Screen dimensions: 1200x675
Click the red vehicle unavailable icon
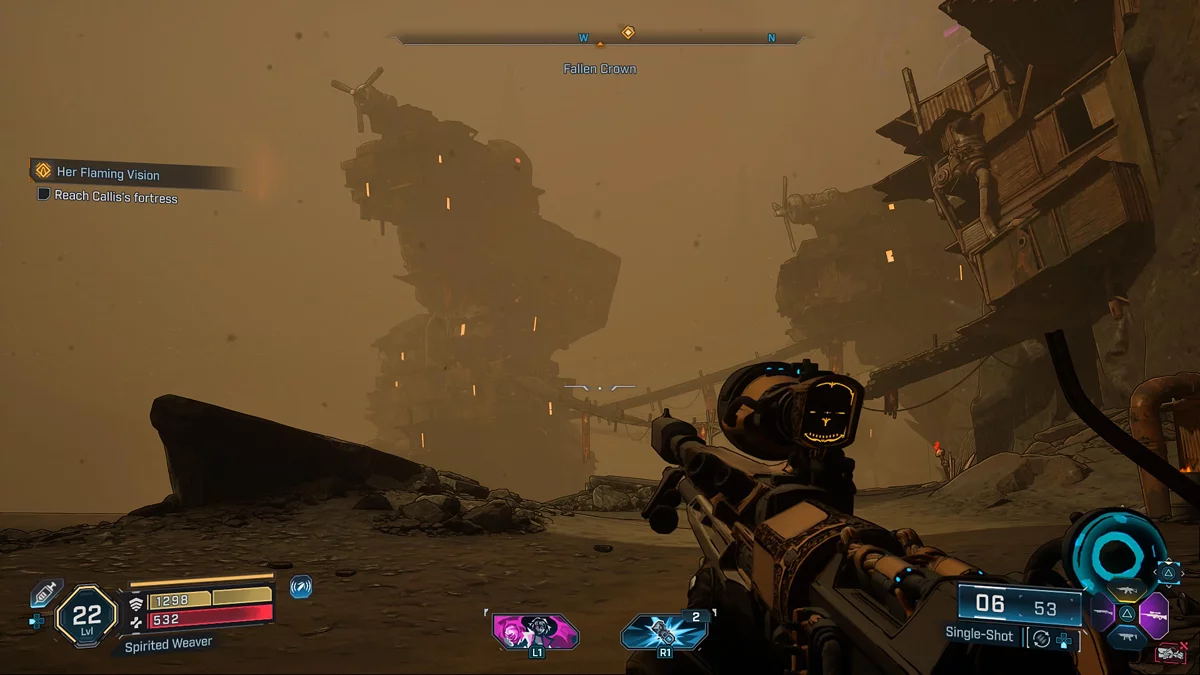click(1170, 655)
